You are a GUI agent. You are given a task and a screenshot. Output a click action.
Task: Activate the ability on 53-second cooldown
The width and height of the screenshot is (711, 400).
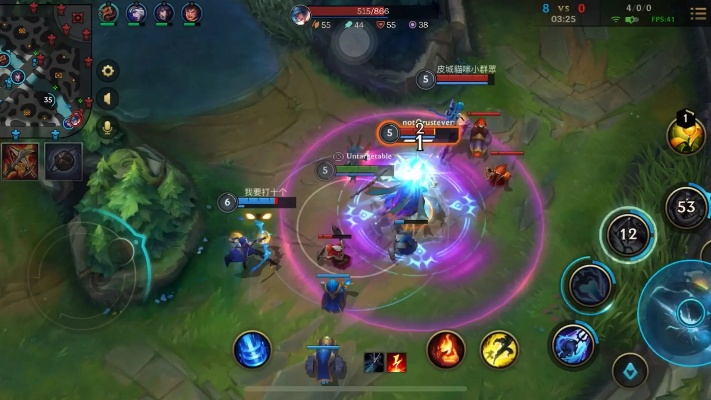(685, 208)
